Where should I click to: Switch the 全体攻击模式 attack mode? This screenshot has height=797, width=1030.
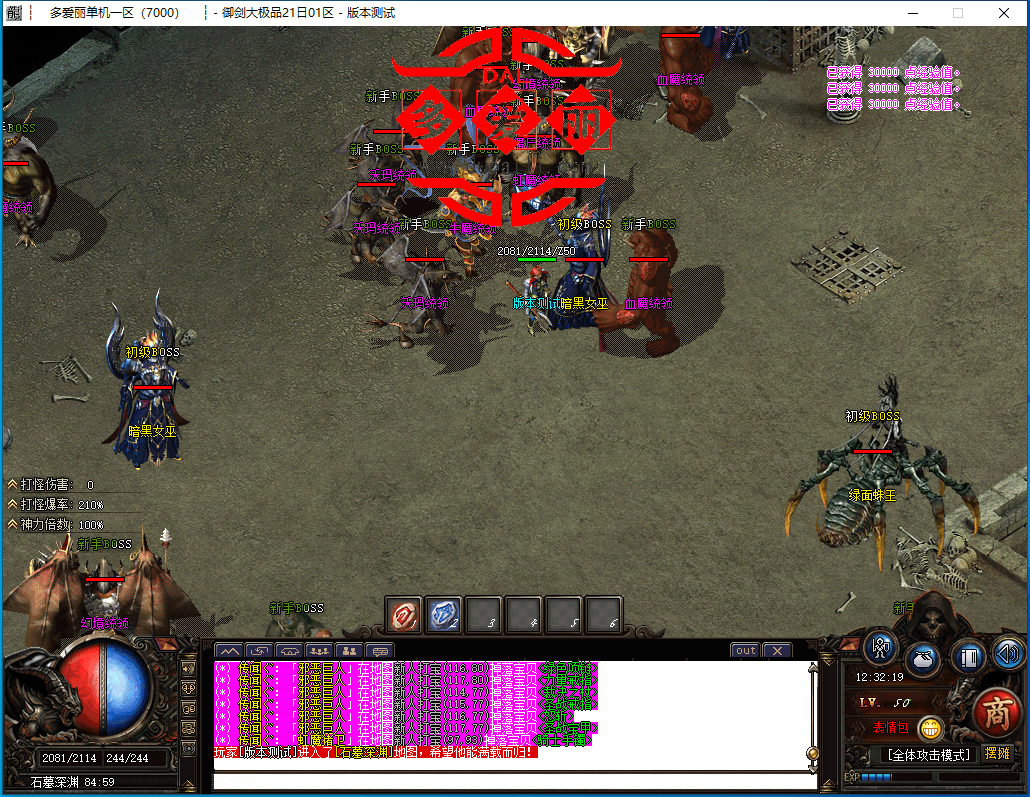click(928, 755)
